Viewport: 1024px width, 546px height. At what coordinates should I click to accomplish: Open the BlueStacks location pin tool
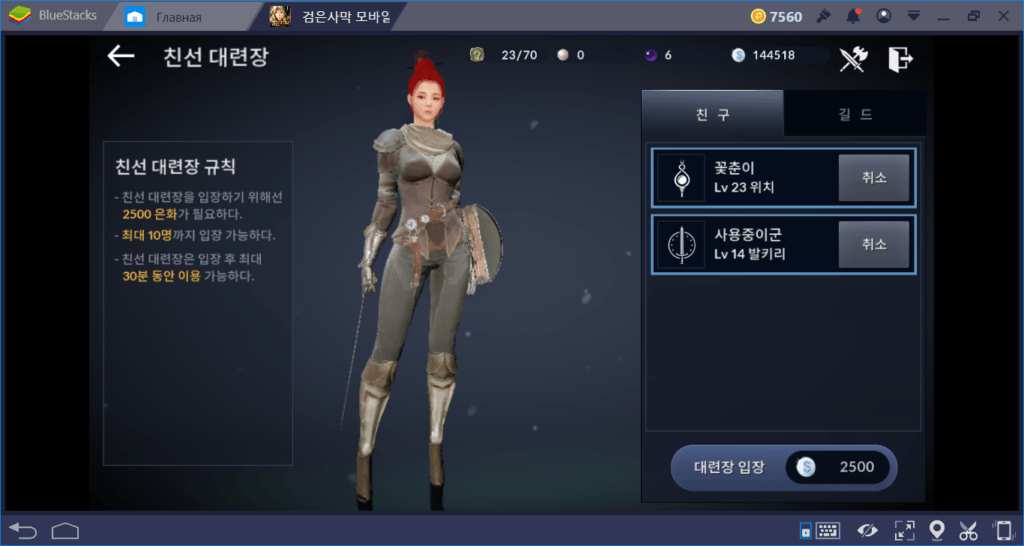click(937, 530)
